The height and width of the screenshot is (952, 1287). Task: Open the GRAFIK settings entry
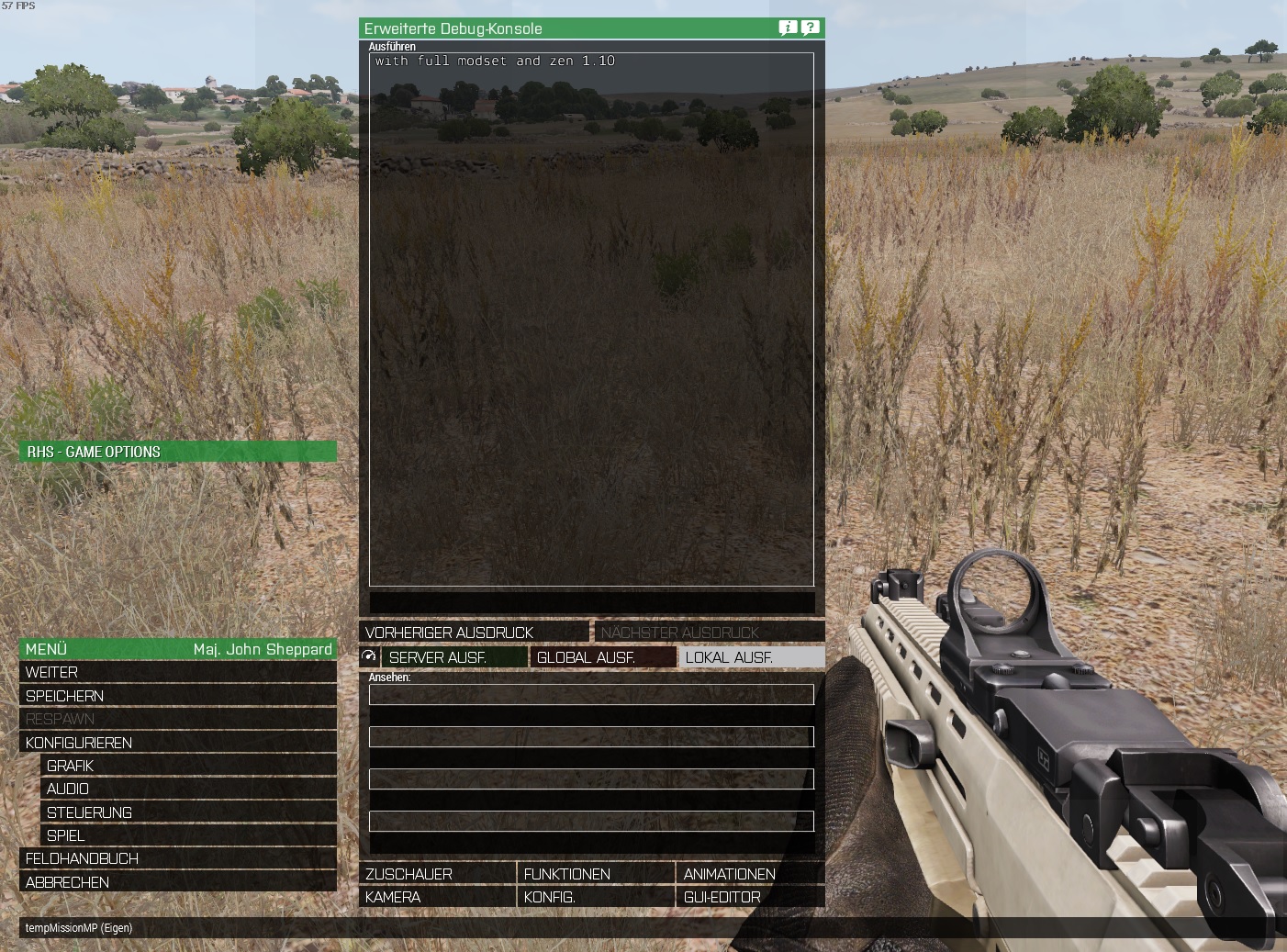pyautogui.click(x=70, y=765)
